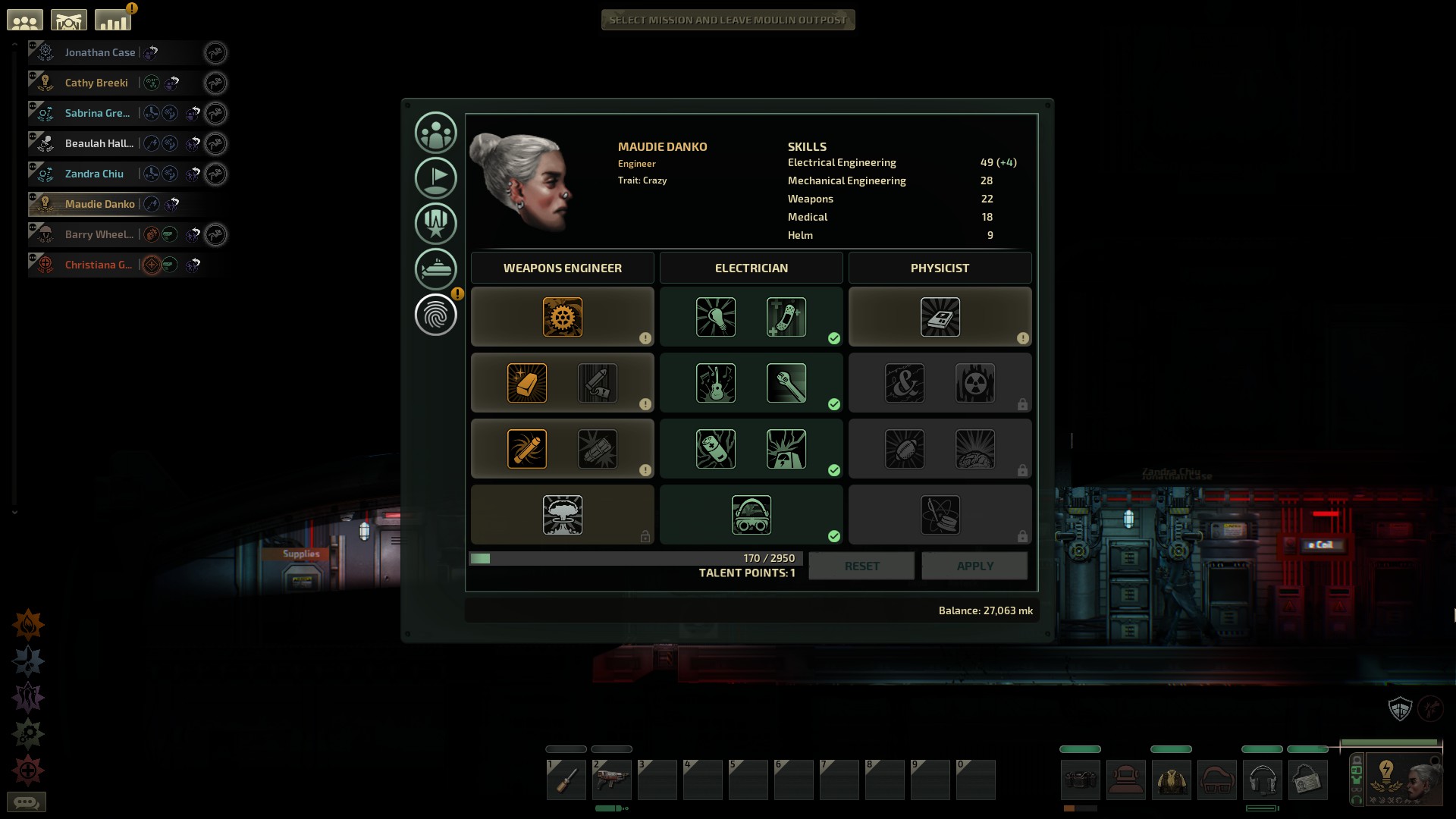Click the battery Electrician talent

click(x=716, y=449)
